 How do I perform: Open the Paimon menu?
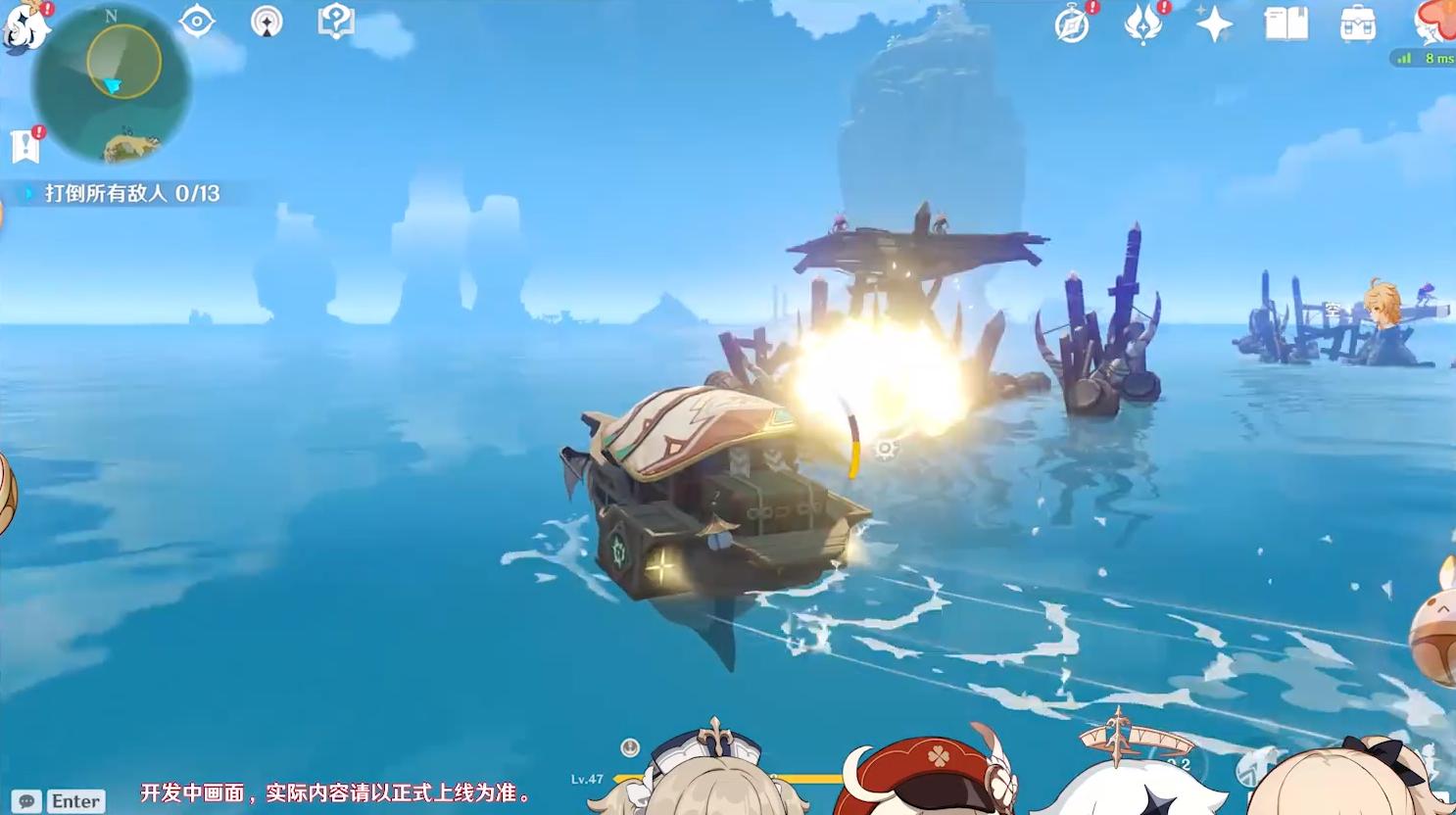[x=25, y=26]
